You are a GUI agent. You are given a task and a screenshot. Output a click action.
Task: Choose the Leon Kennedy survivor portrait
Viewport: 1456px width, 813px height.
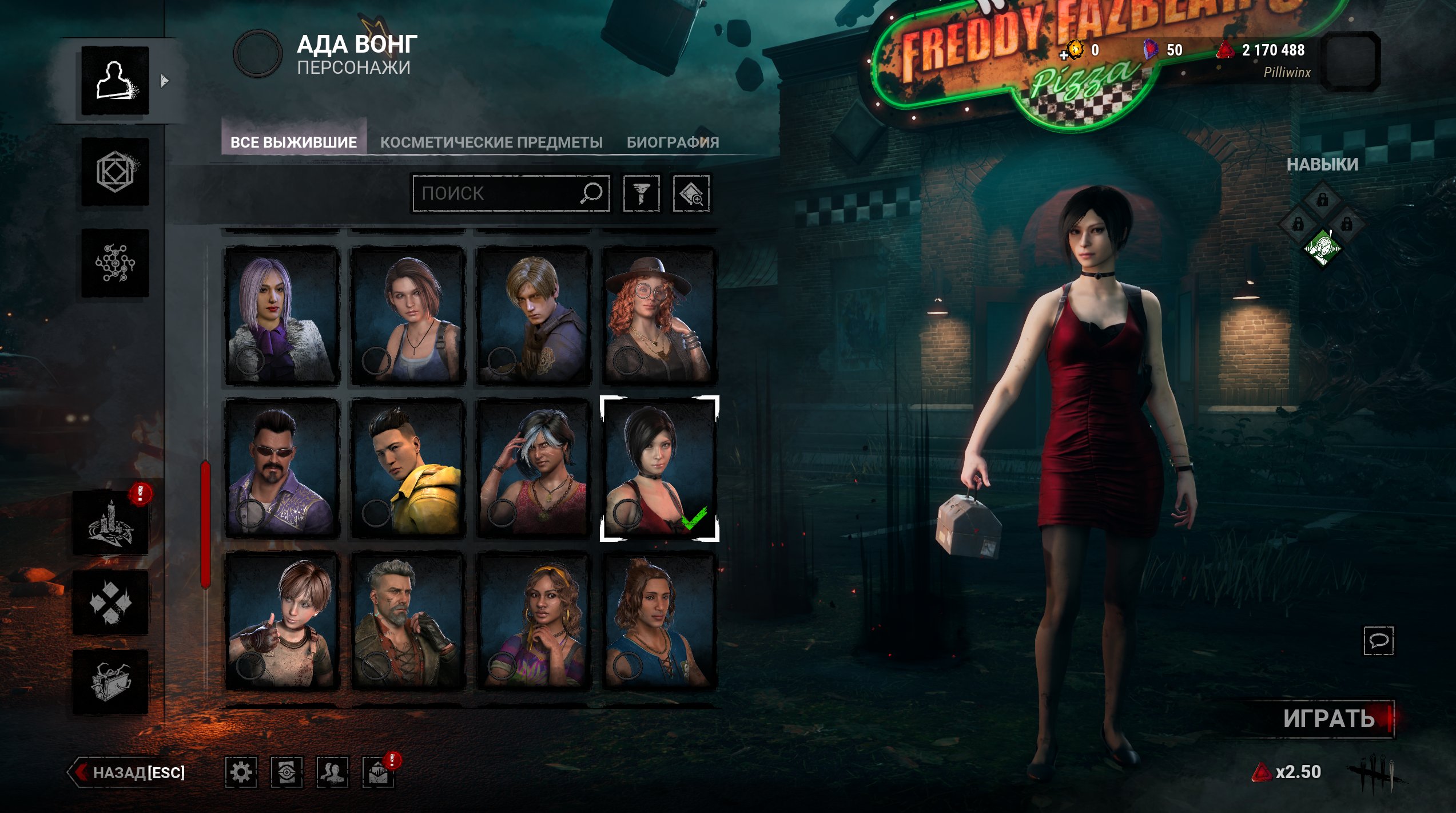(533, 315)
